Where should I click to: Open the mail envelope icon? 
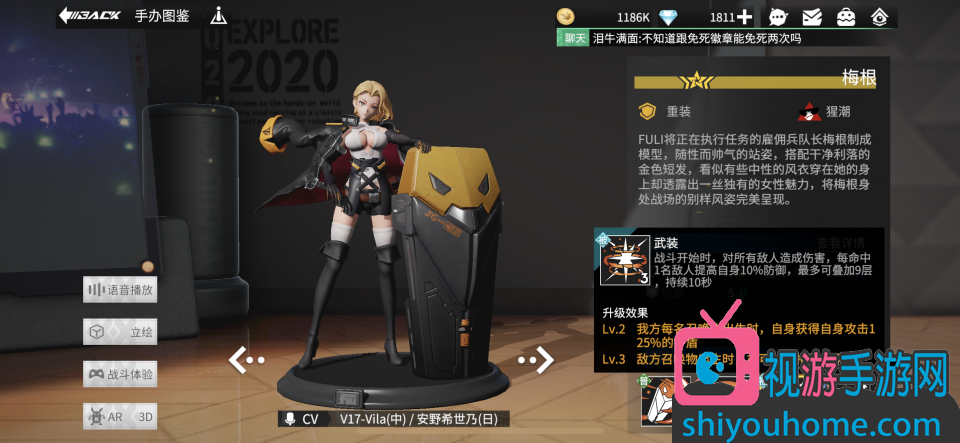pos(812,17)
